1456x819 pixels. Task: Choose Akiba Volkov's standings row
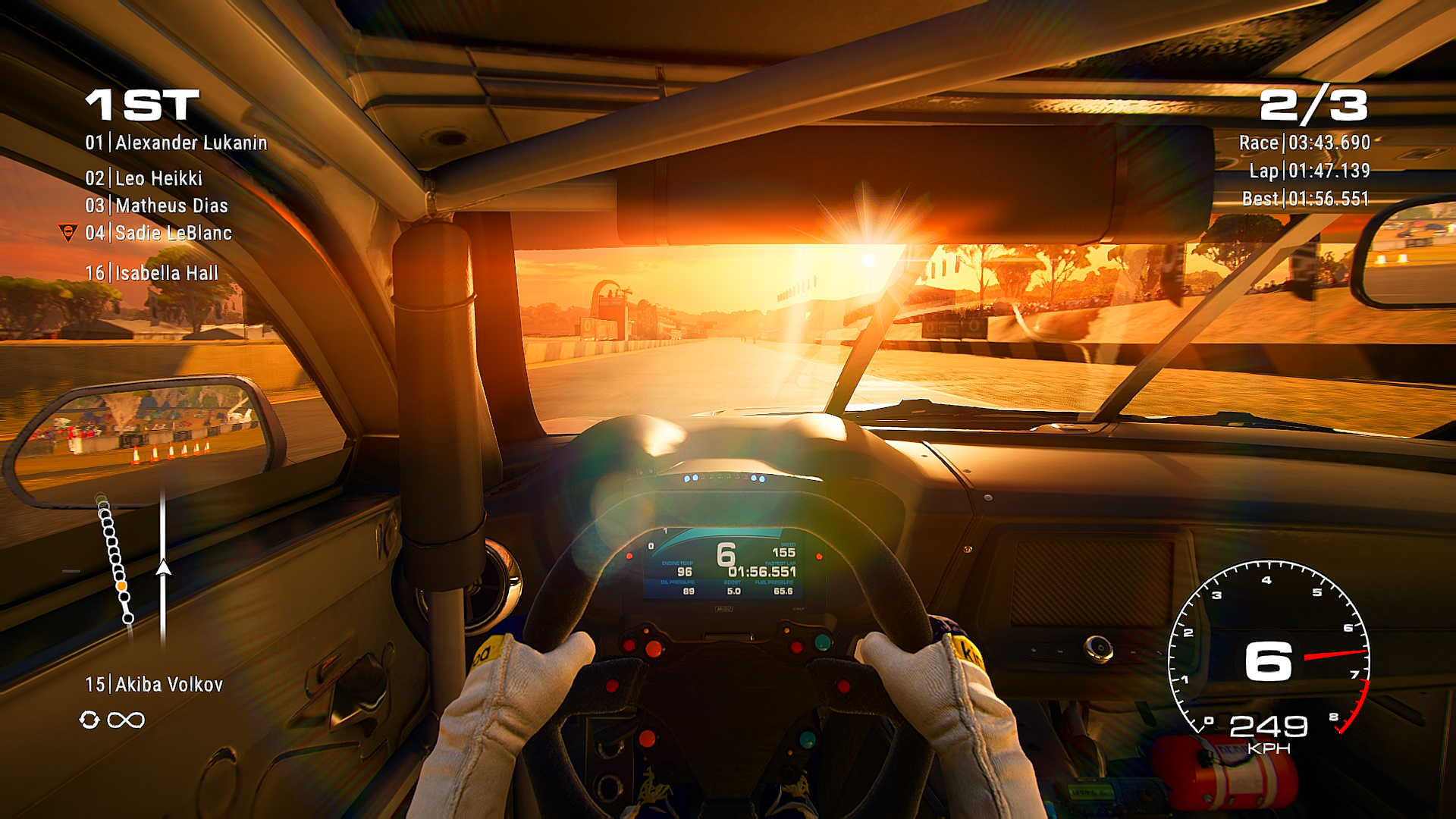tap(154, 685)
